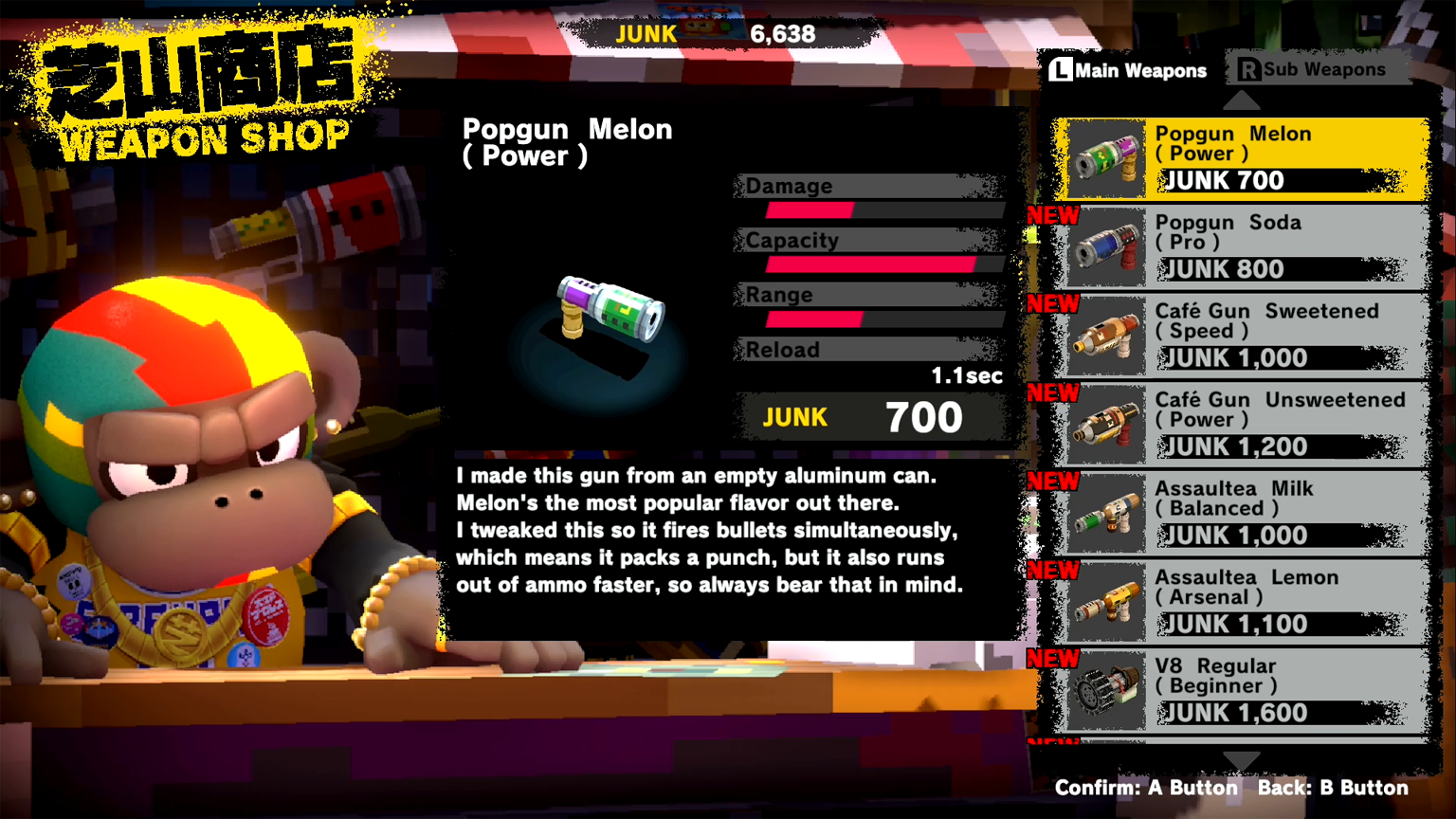The width and height of the screenshot is (1456, 819).
Task: Select the Popgun Soda weapon icon
Action: point(1105,245)
